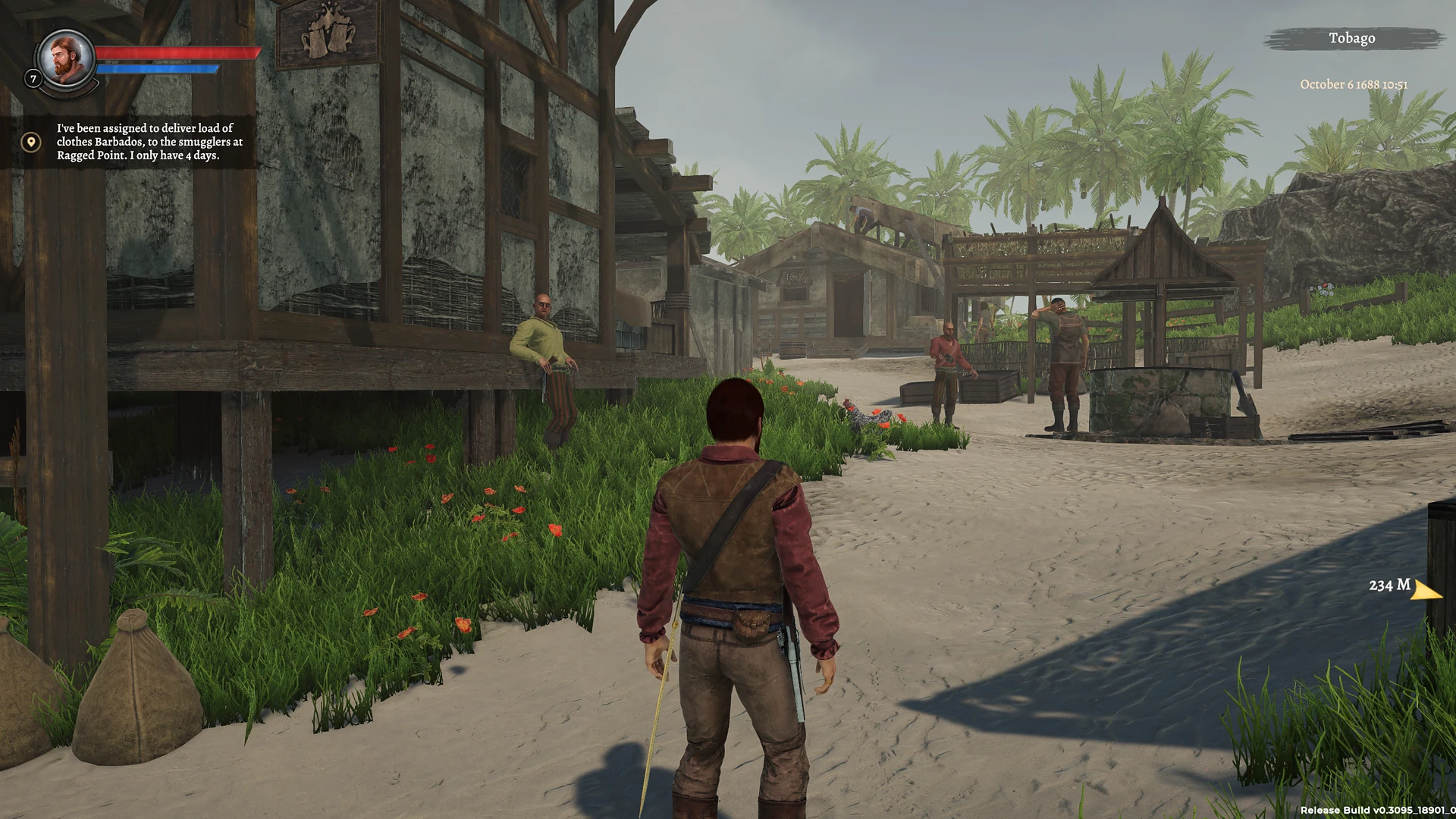The image size is (1456, 819).
Task: Select the level 7 badge under the portrait
Action: click(33, 79)
